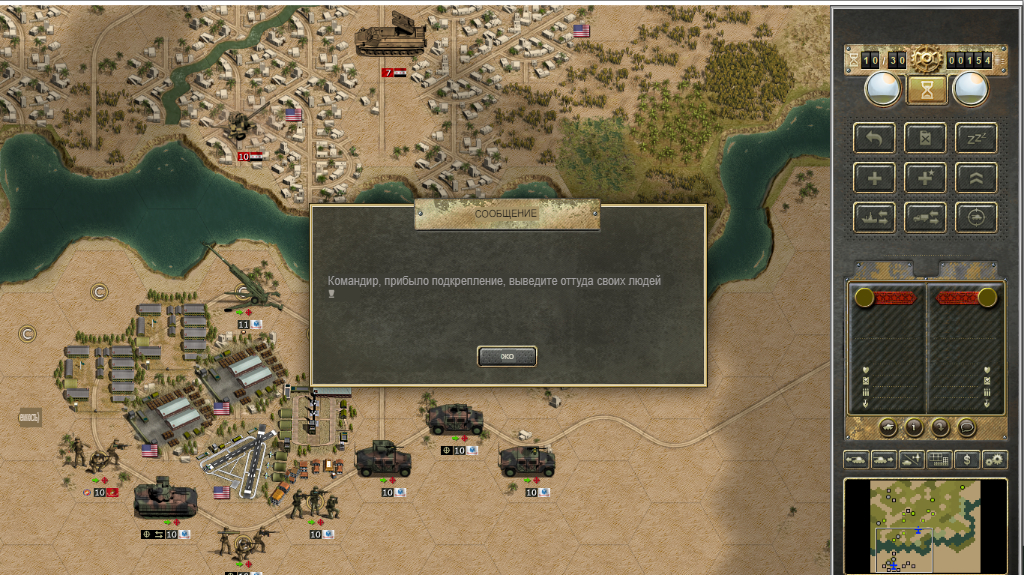Toggle truck transport with the truck arrows button
Screen dimensions: 1024x575
[x=926, y=216]
